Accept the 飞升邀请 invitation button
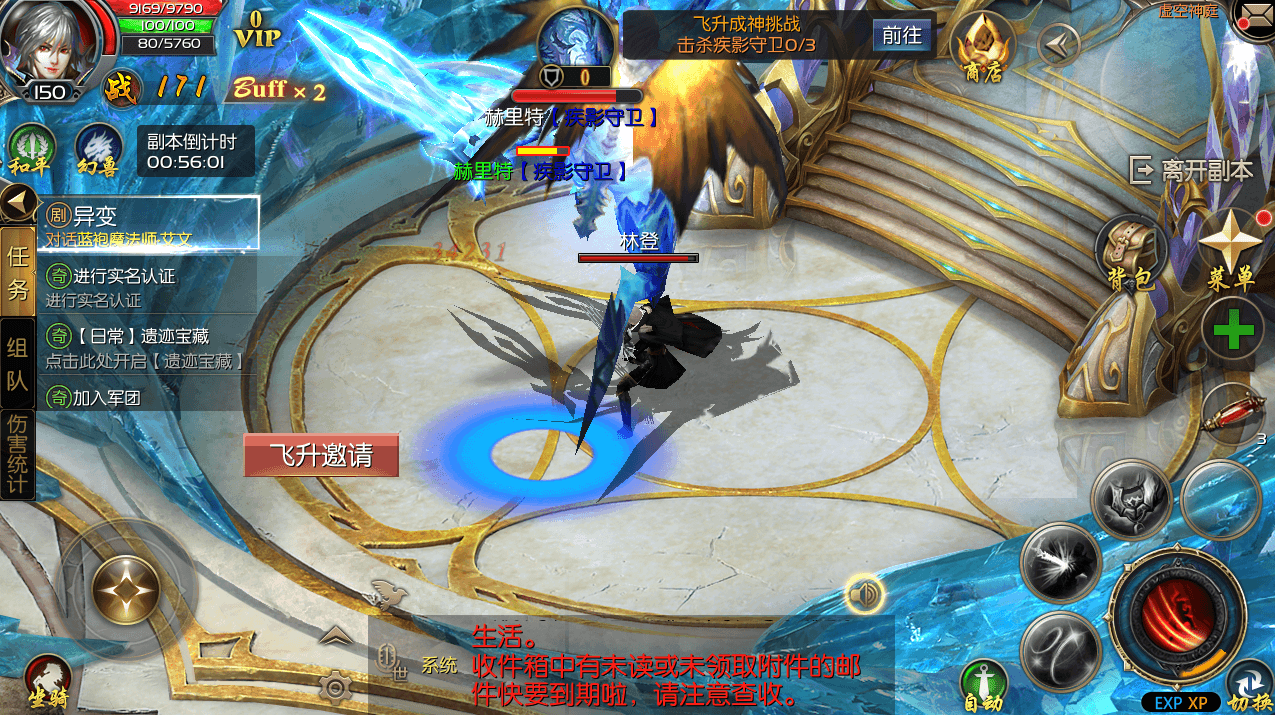 tap(321, 456)
